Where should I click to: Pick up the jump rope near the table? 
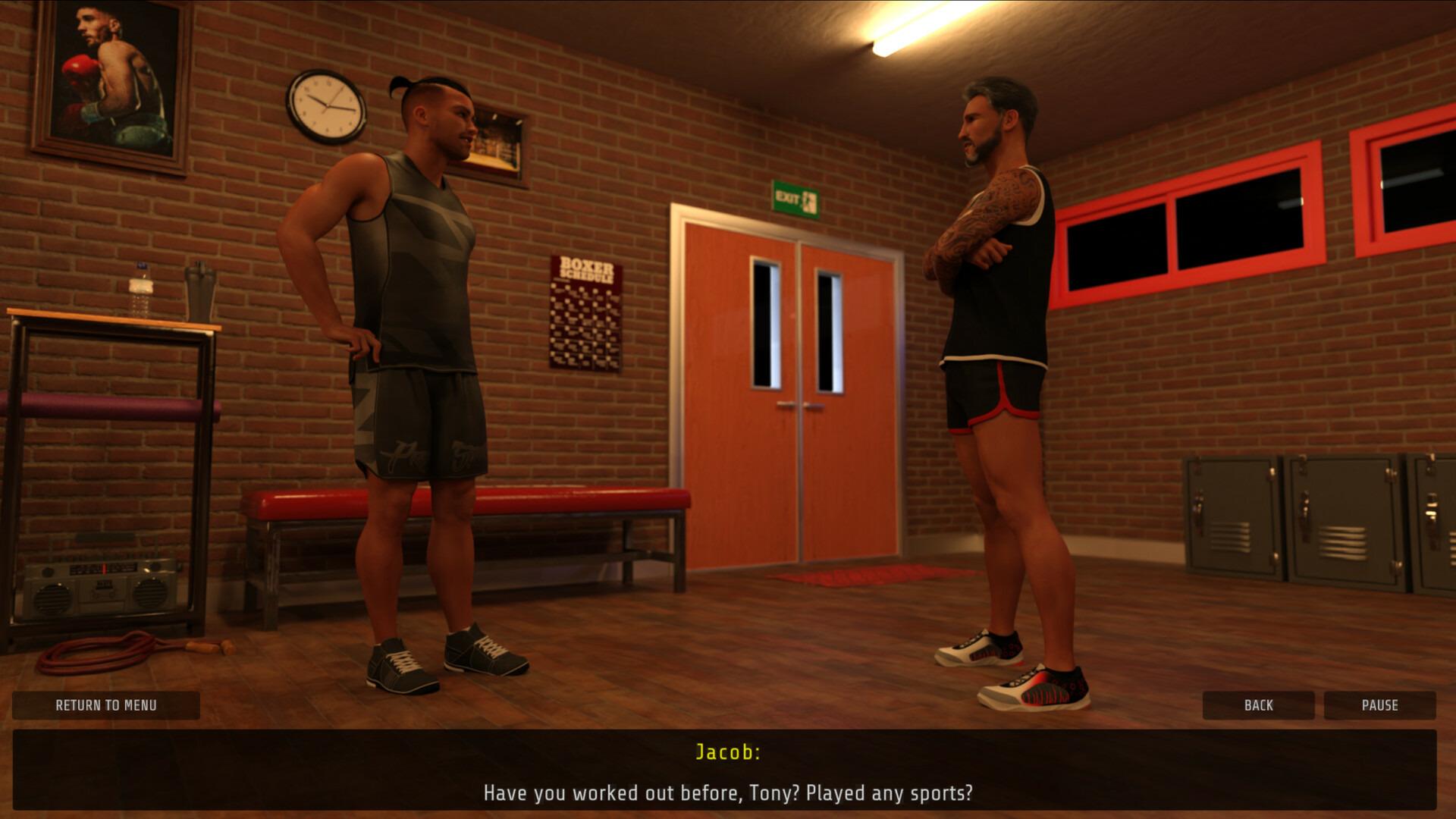tap(99, 652)
